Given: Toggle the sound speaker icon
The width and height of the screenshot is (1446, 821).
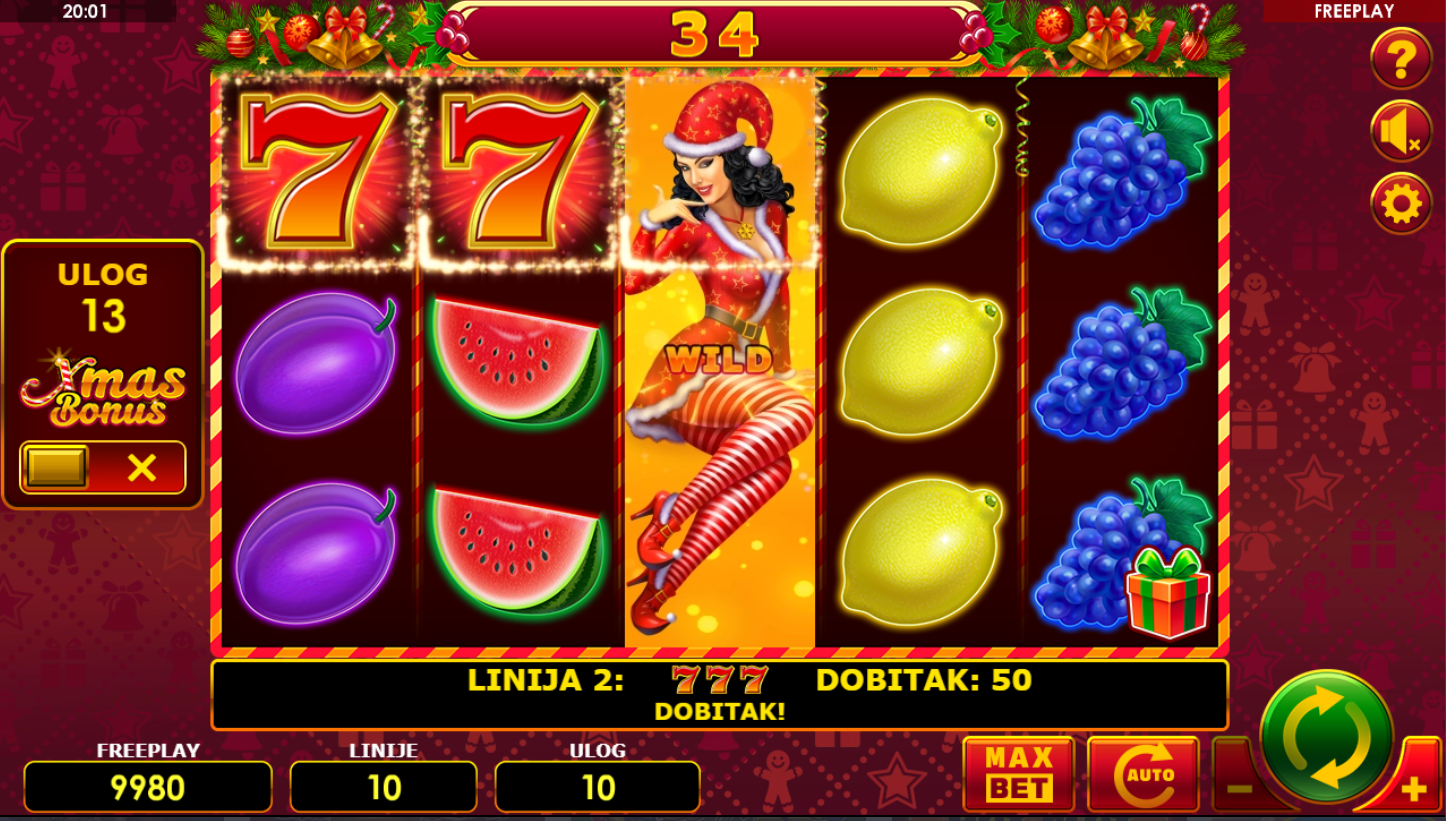Looking at the screenshot, I should tap(1400, 132).
